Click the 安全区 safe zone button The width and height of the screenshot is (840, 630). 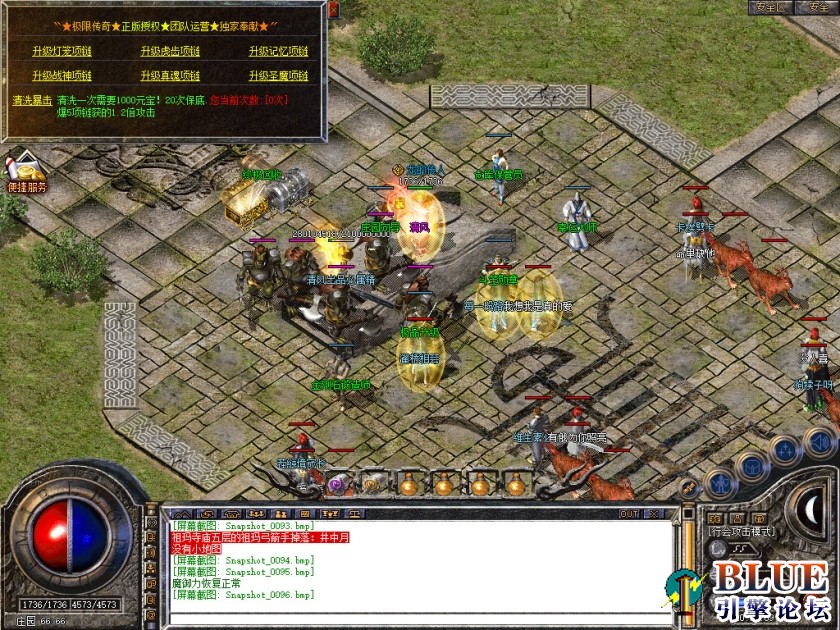(x=770, y=7)
